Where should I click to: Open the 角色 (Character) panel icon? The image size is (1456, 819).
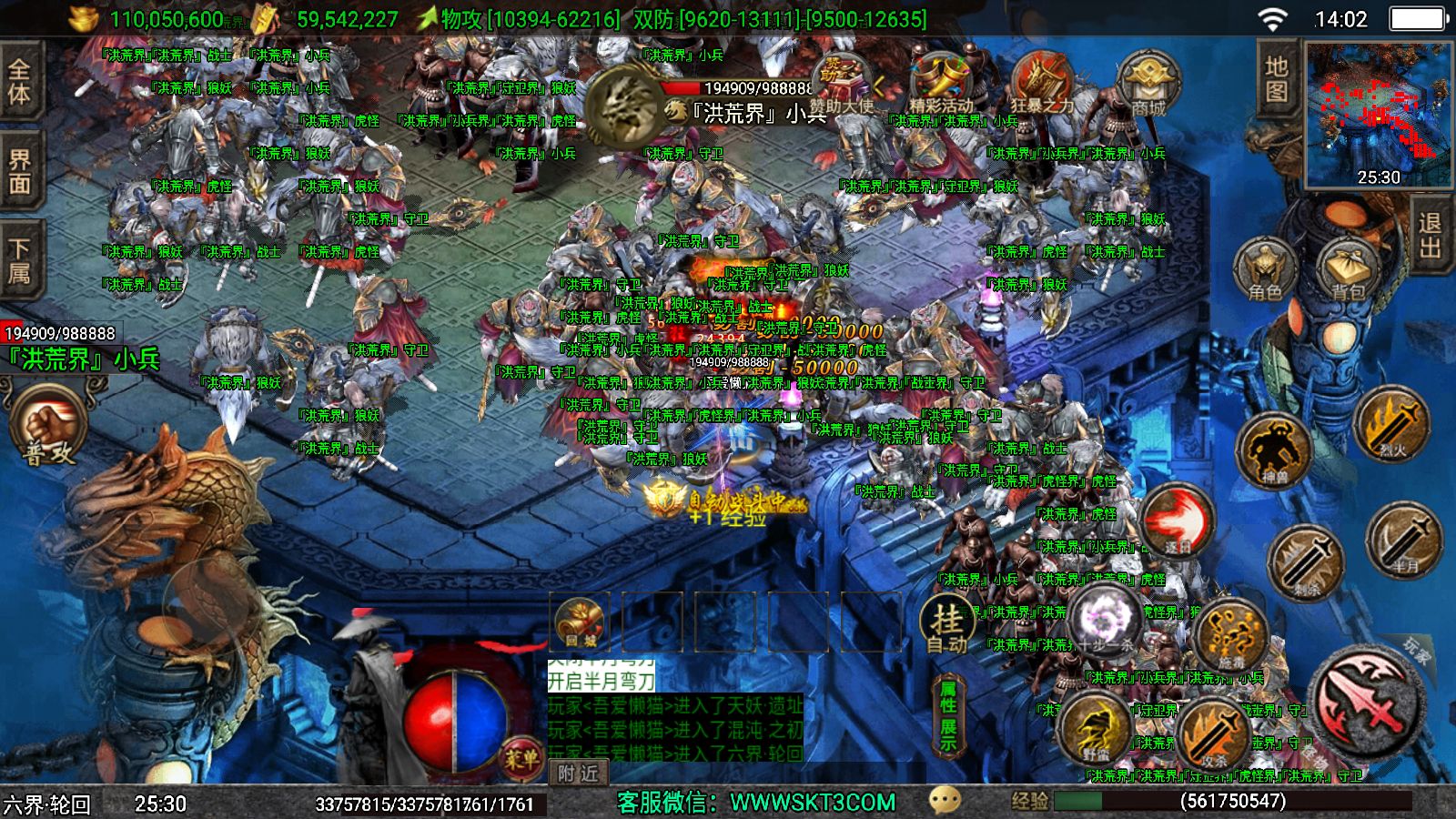1265,268
